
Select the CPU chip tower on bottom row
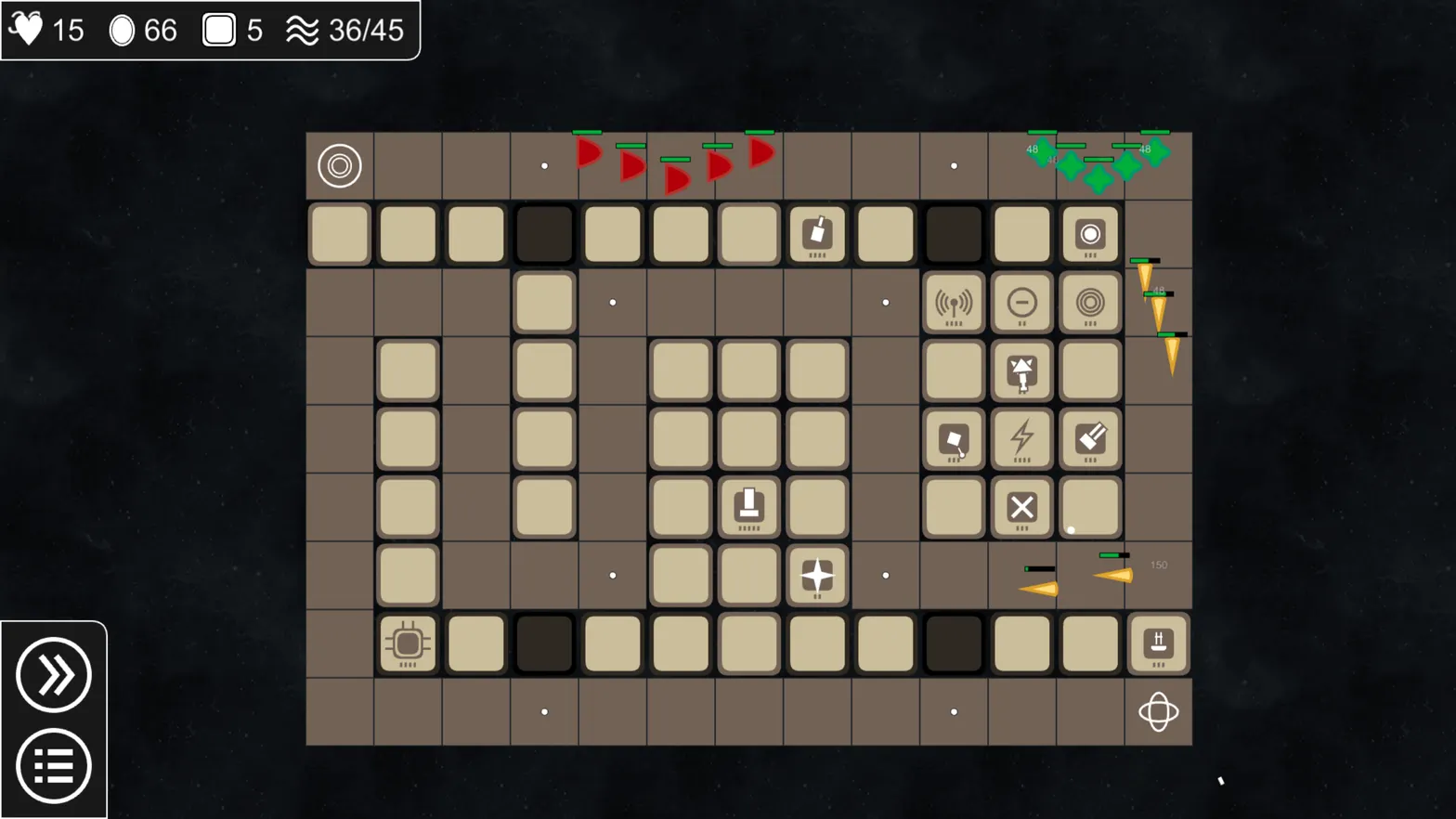tap(407, 643)
